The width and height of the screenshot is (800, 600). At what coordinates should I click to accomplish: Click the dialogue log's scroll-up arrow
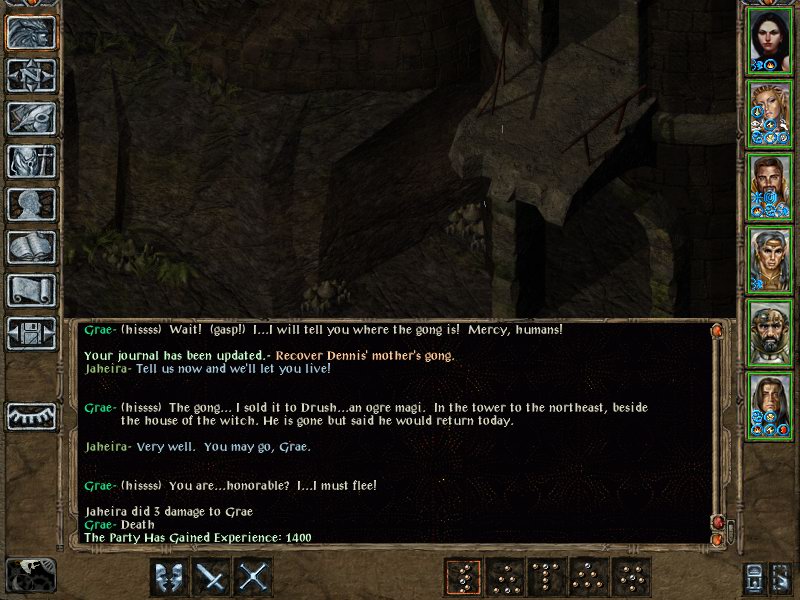click(x=717, y=329)
